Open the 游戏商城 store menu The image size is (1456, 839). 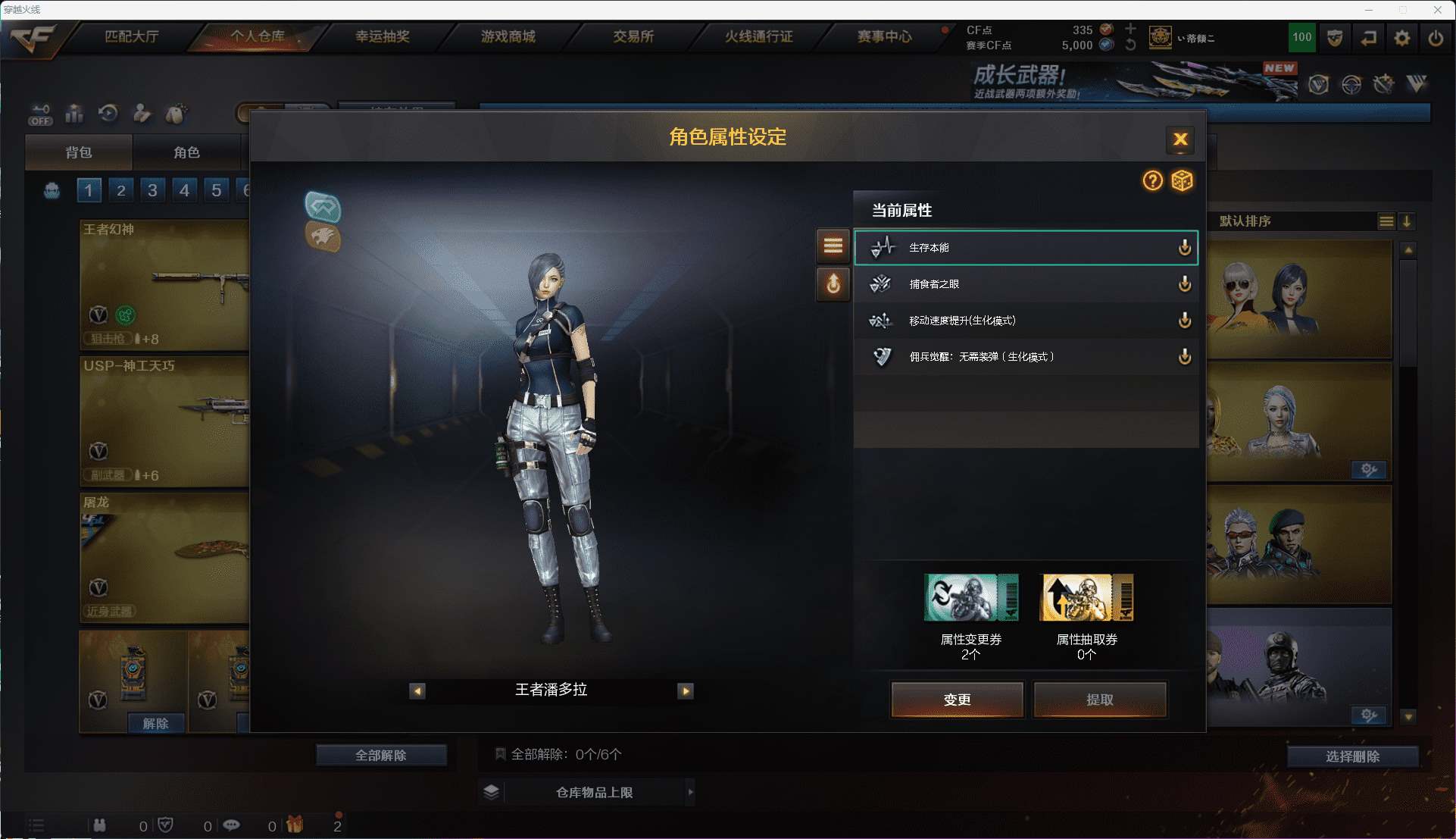pos(508,36)
